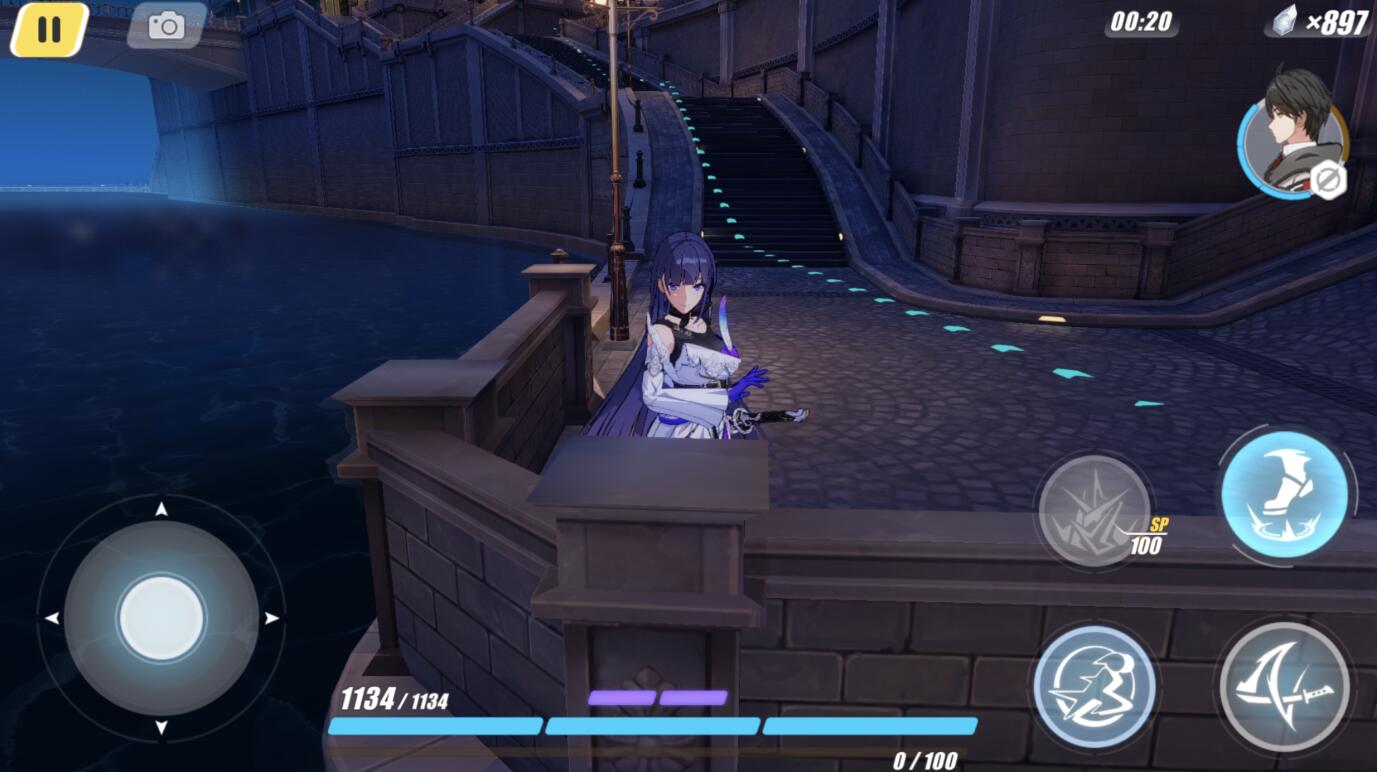Trigger the sword basic attack button
The image size is (1377, 772).
1284,686
